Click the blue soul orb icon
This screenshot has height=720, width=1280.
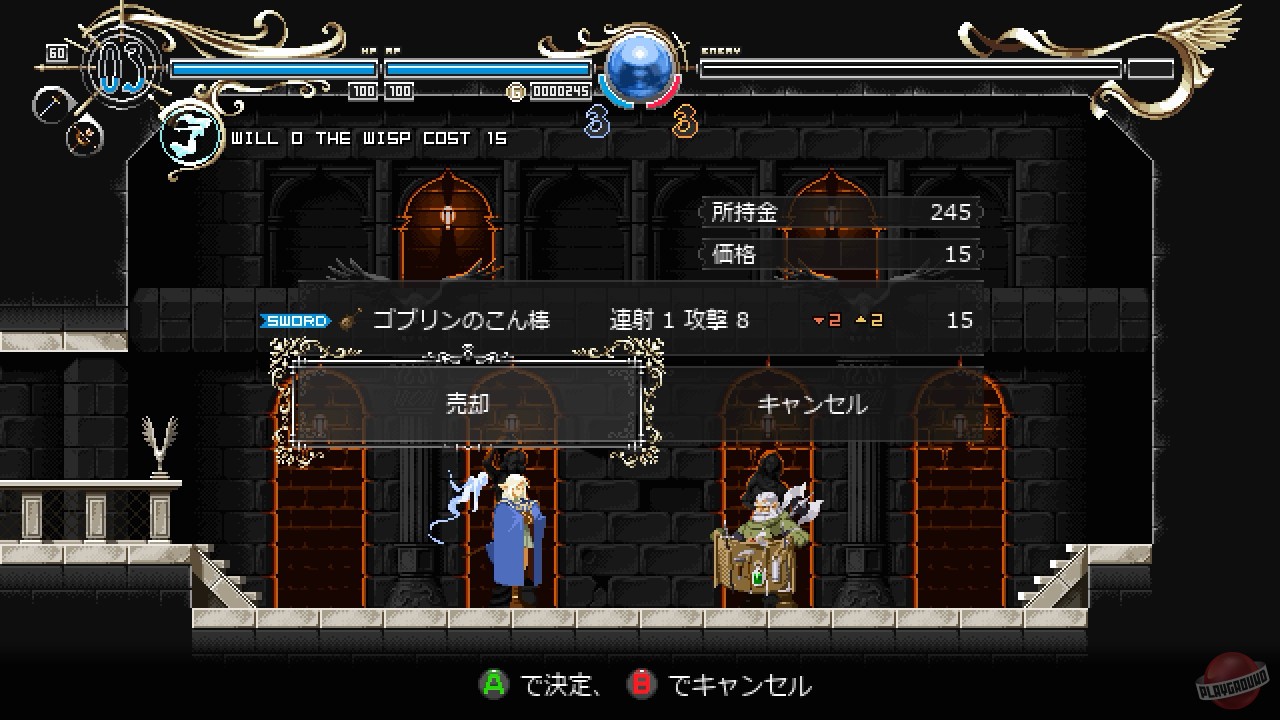pos(640,70)
